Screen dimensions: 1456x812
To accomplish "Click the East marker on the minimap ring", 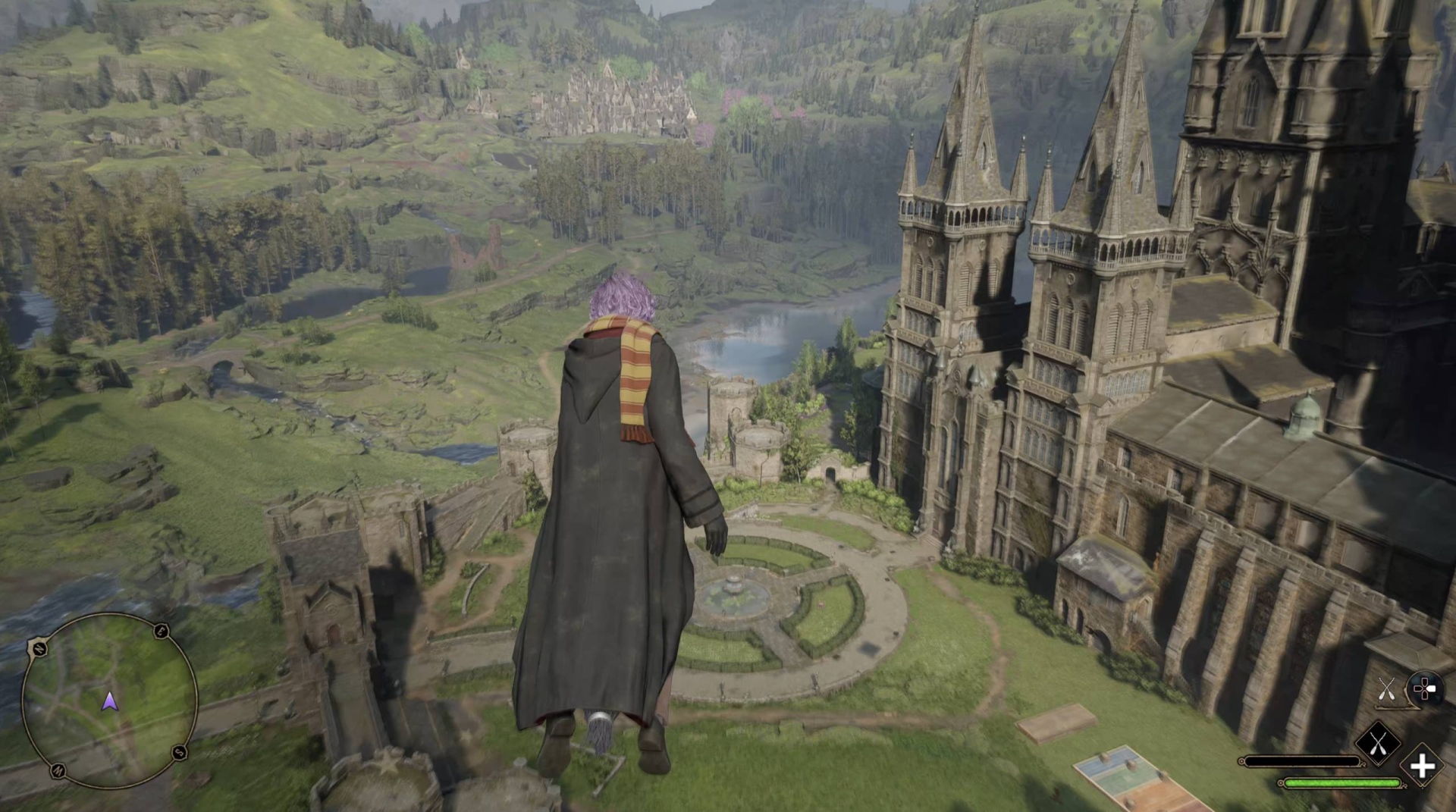I will (161, 631).
